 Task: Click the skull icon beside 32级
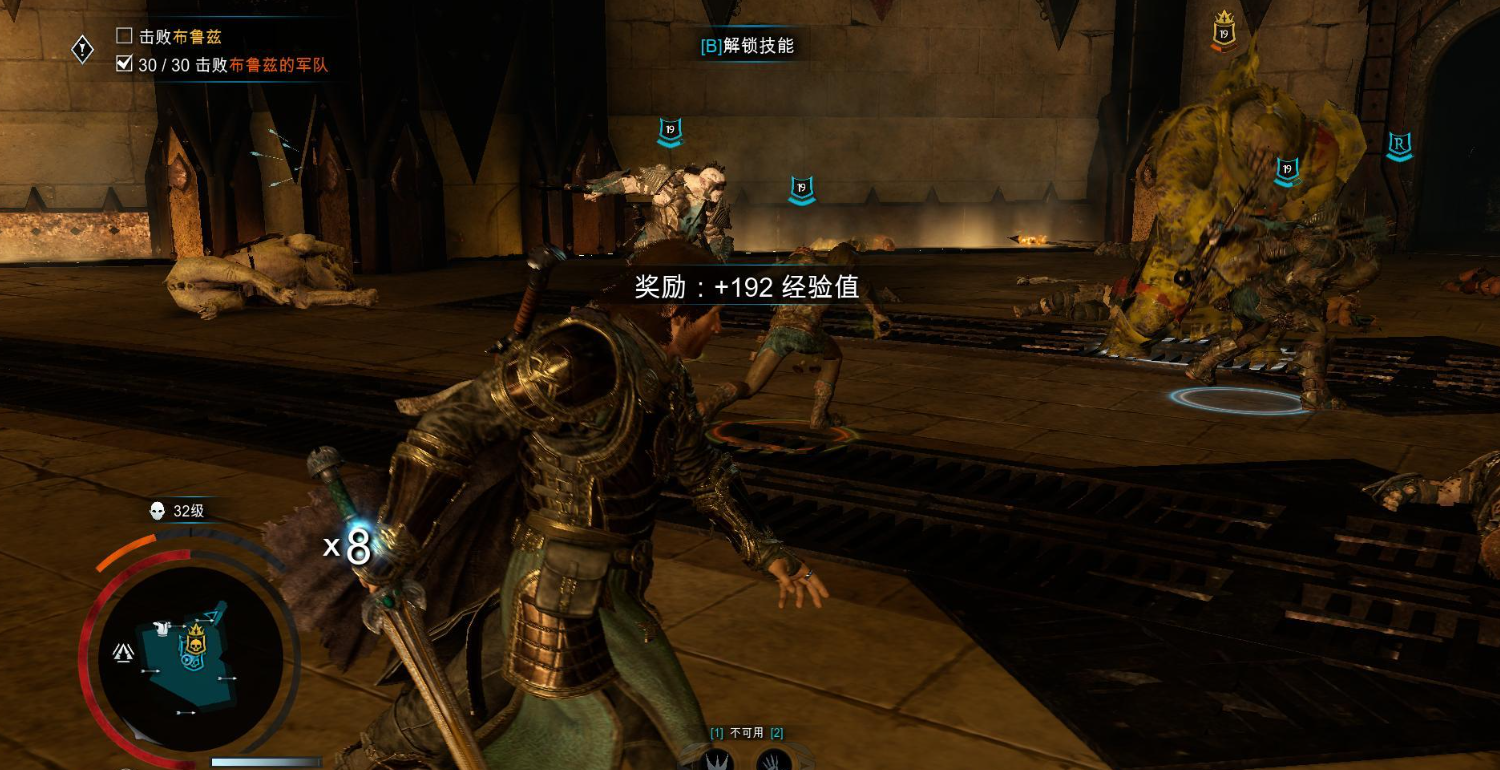(x=157, y=511)
